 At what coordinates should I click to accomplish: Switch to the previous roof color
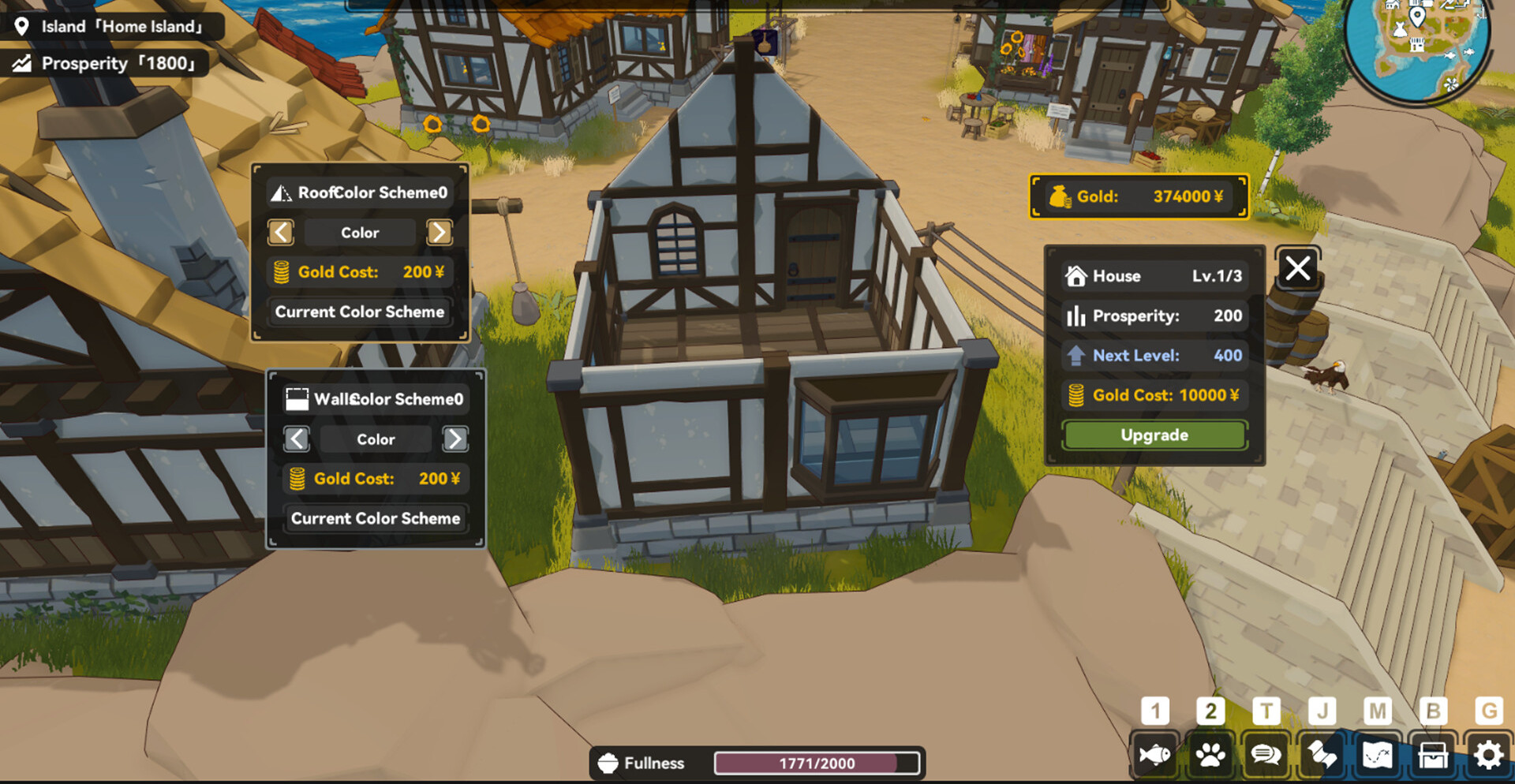[281, 233]
